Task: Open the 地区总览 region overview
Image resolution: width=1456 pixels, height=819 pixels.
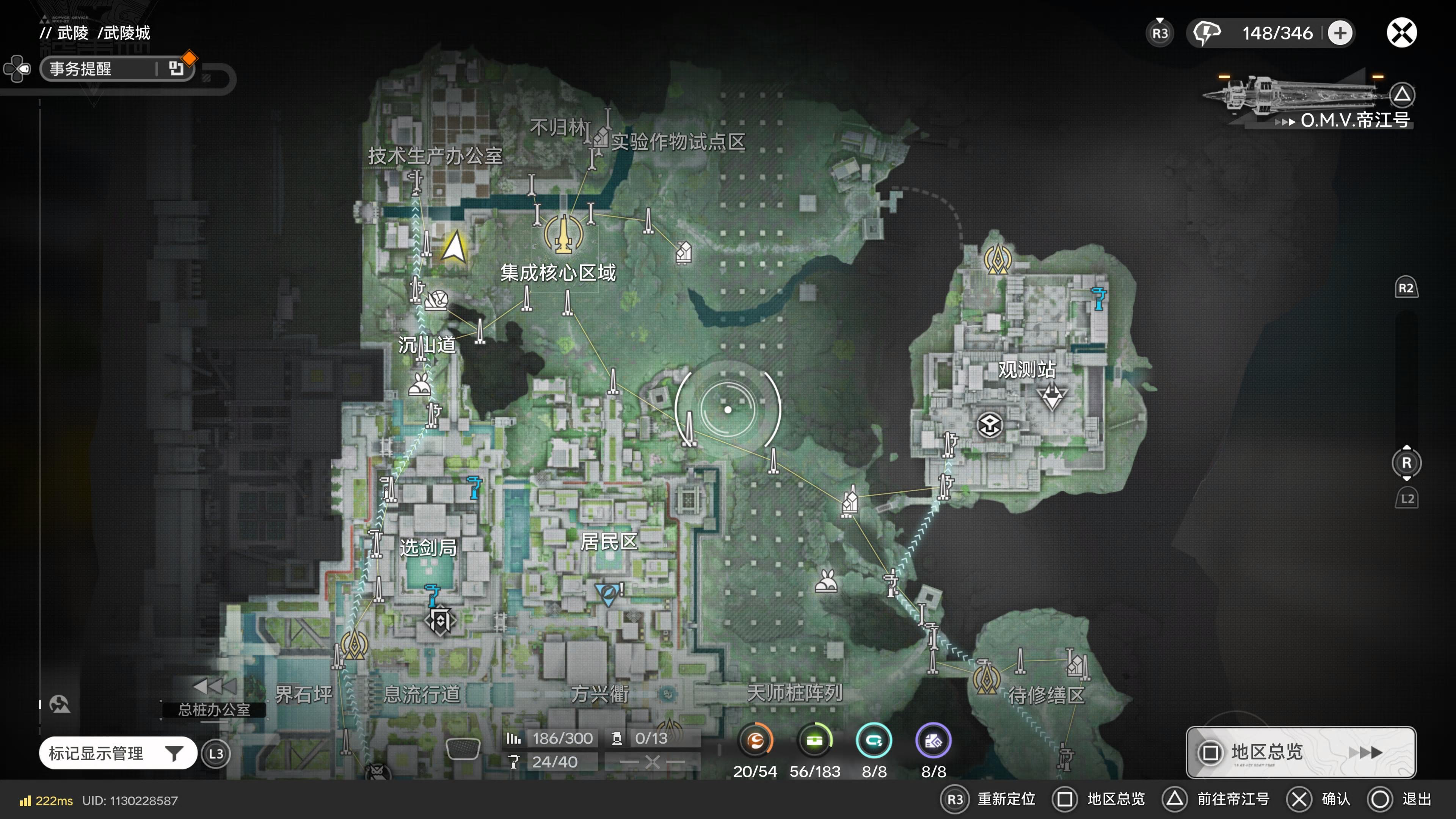Action: (x=1300, y=752)
